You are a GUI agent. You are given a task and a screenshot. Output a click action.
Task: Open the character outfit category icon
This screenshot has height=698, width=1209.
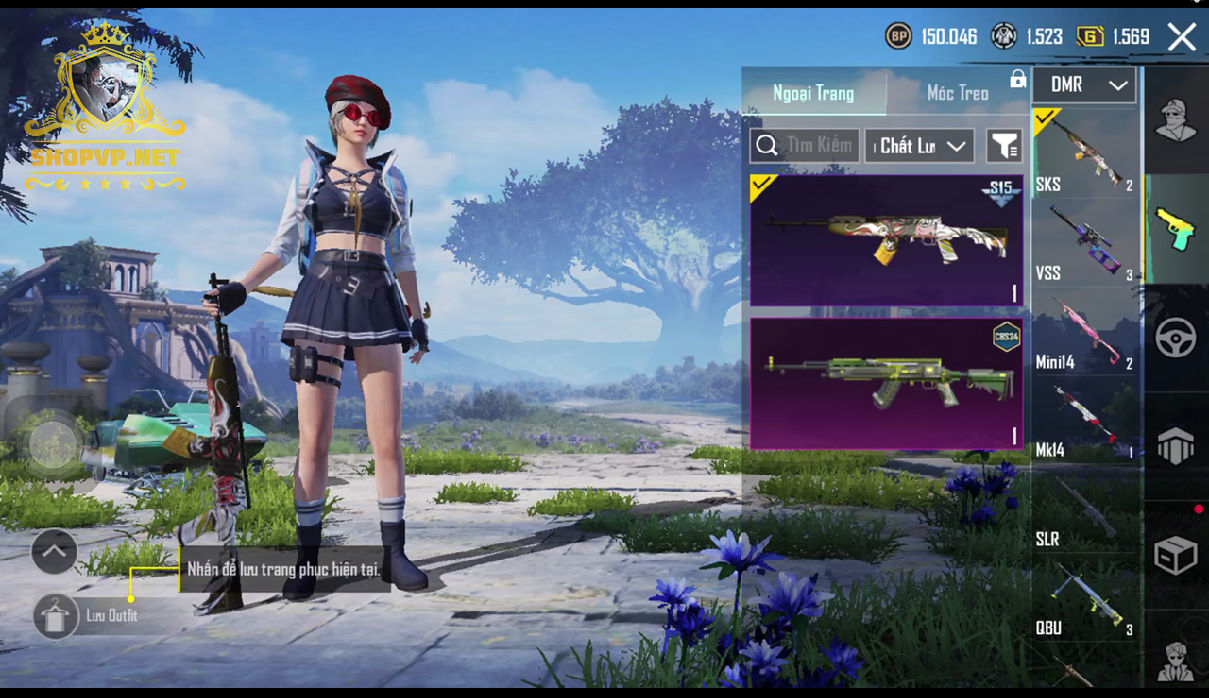click(1176, 120)
